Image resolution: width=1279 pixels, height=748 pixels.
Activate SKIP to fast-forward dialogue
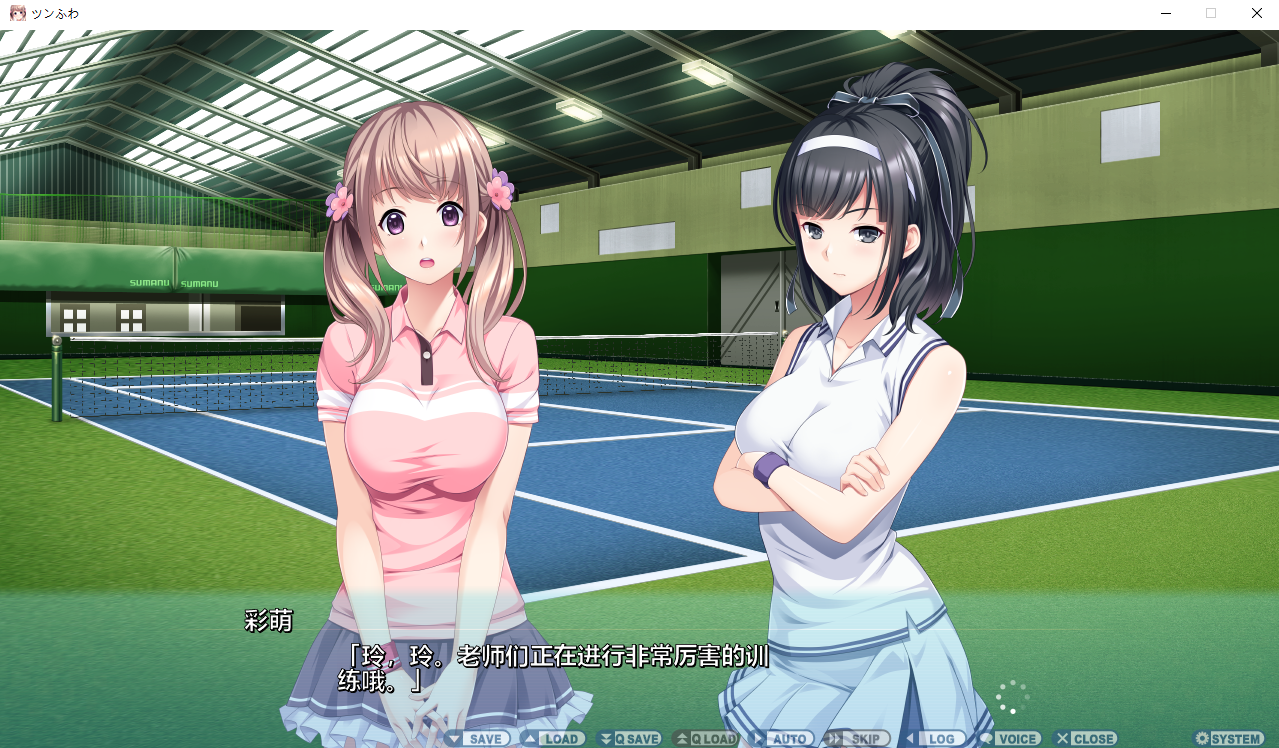[857, 739]
